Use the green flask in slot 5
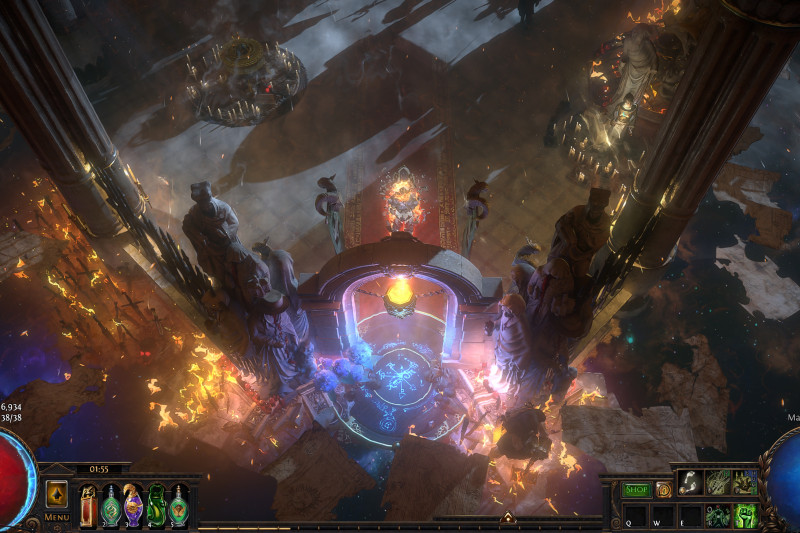The image size is (800, 533). [178, 504]
